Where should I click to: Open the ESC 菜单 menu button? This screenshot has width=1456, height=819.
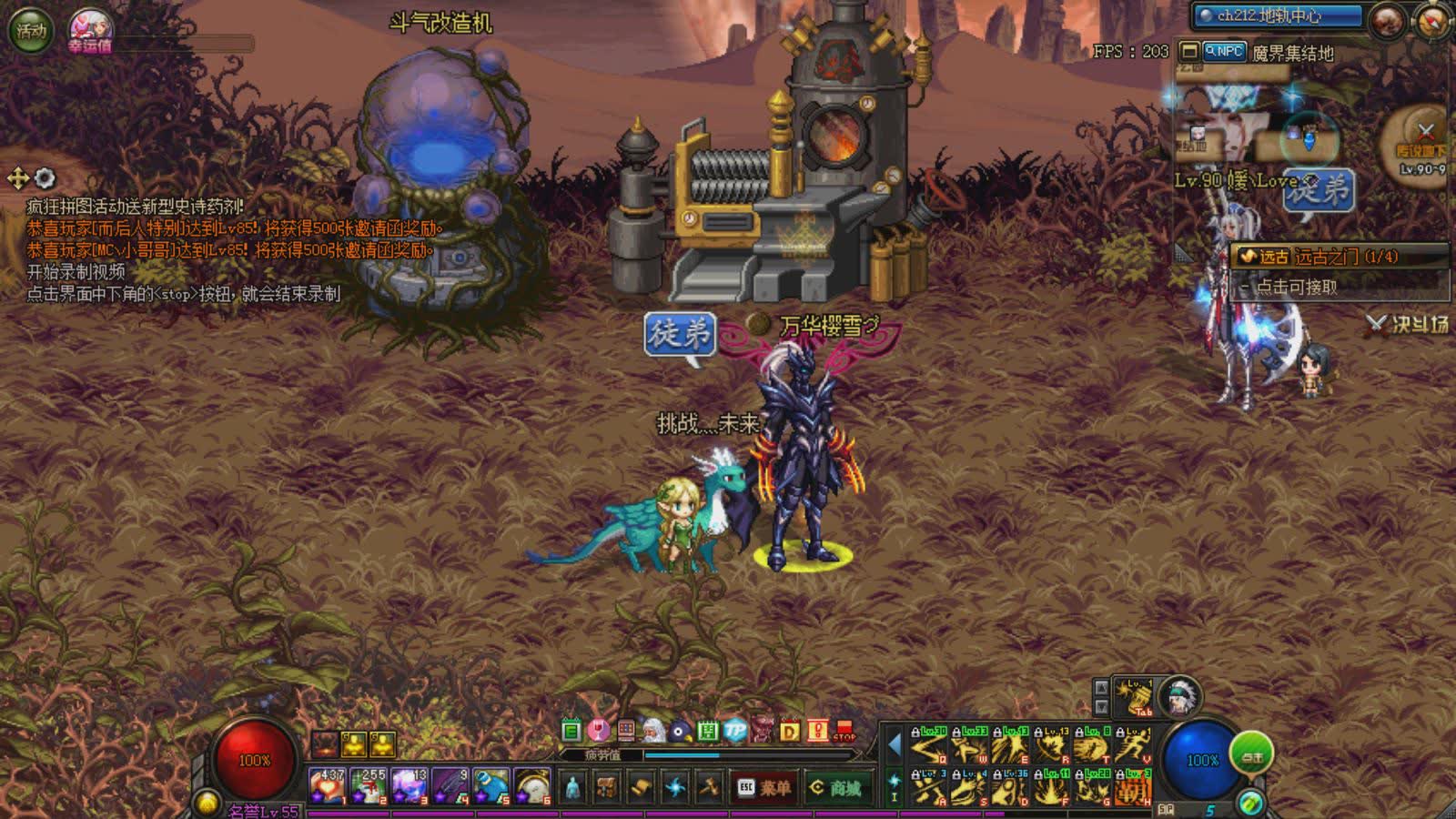click(763, 787)
